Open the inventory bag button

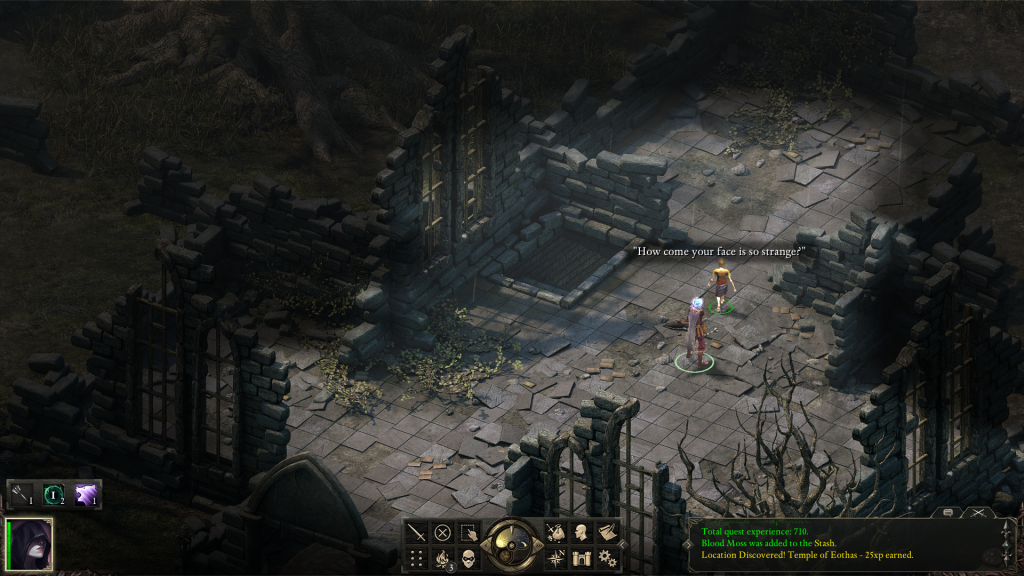point(556,533)
